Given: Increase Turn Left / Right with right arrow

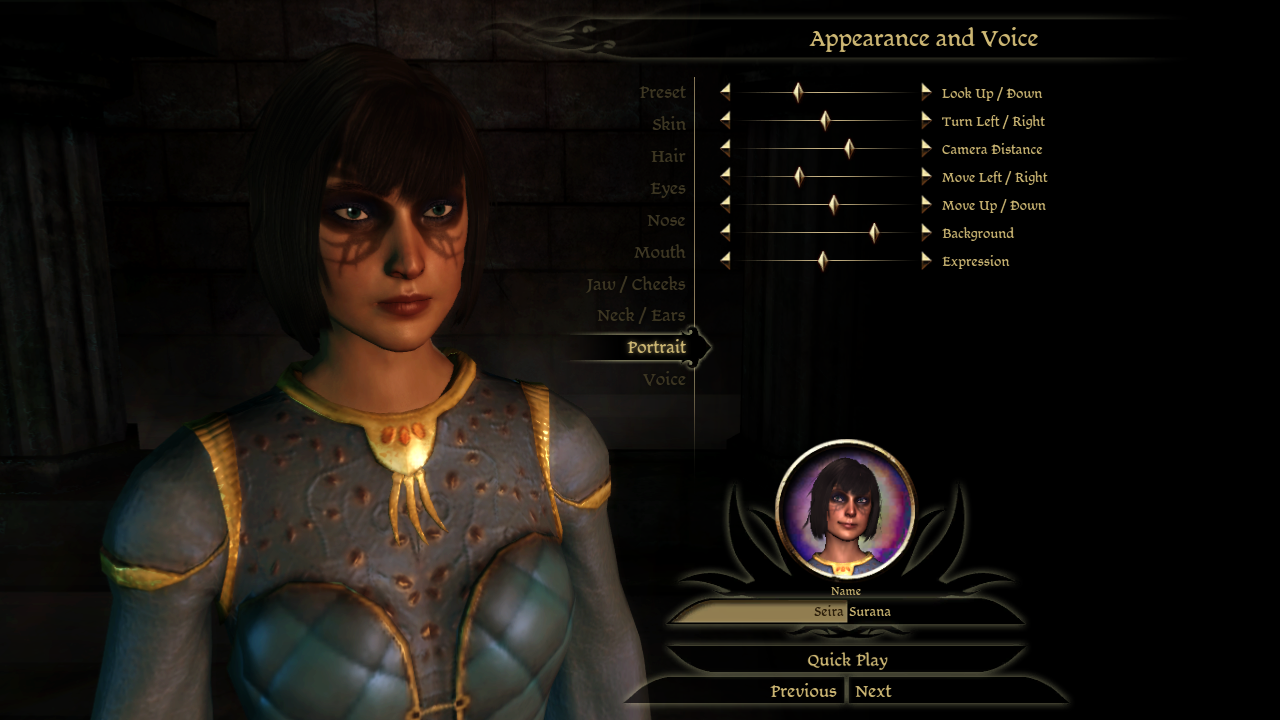Looking at the screenshot, I should 926,121.
